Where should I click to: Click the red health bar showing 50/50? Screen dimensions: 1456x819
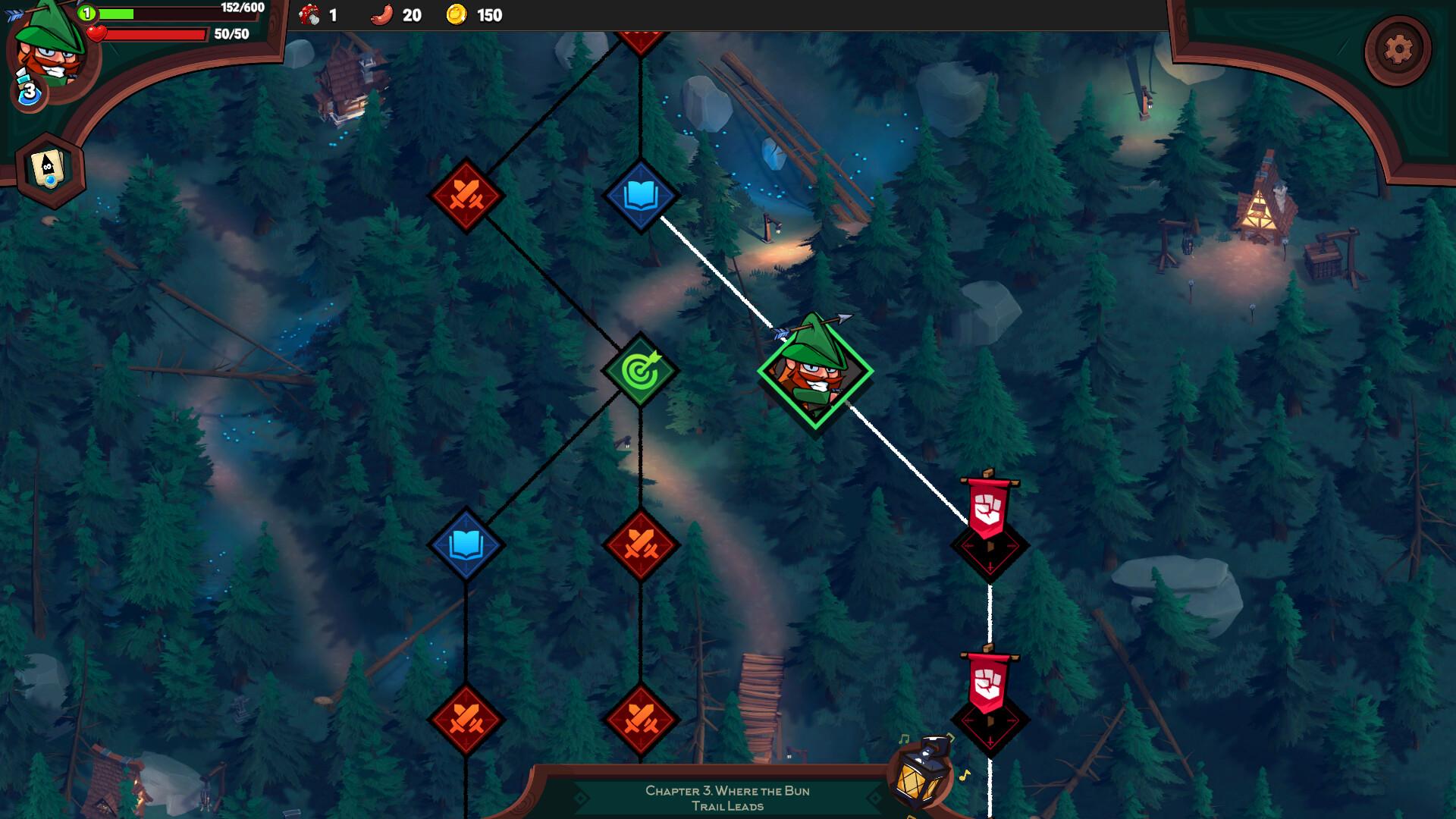pyautogui.click(x=152, y=33)
